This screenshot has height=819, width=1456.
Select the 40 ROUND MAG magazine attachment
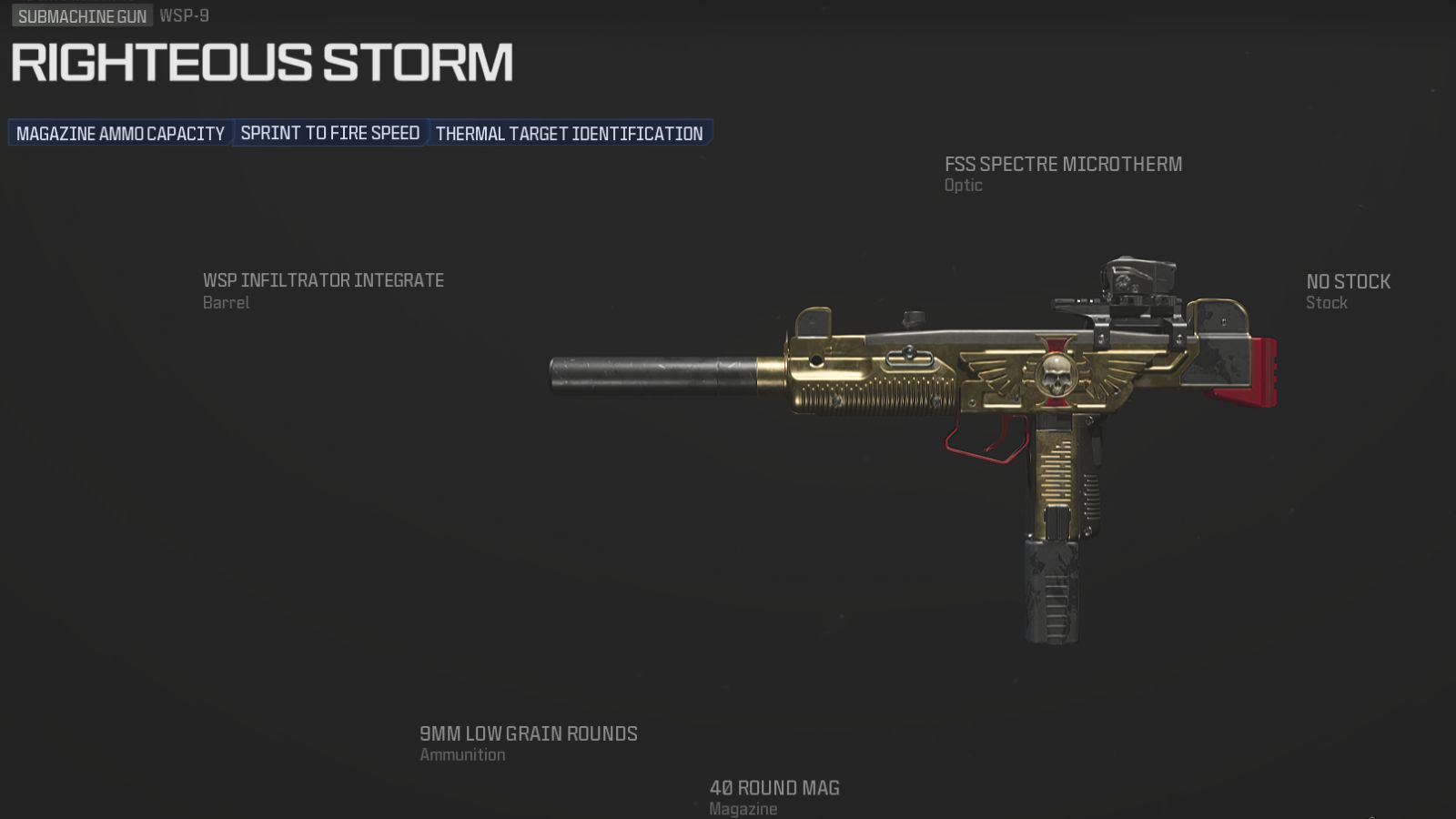pos(773,788)
